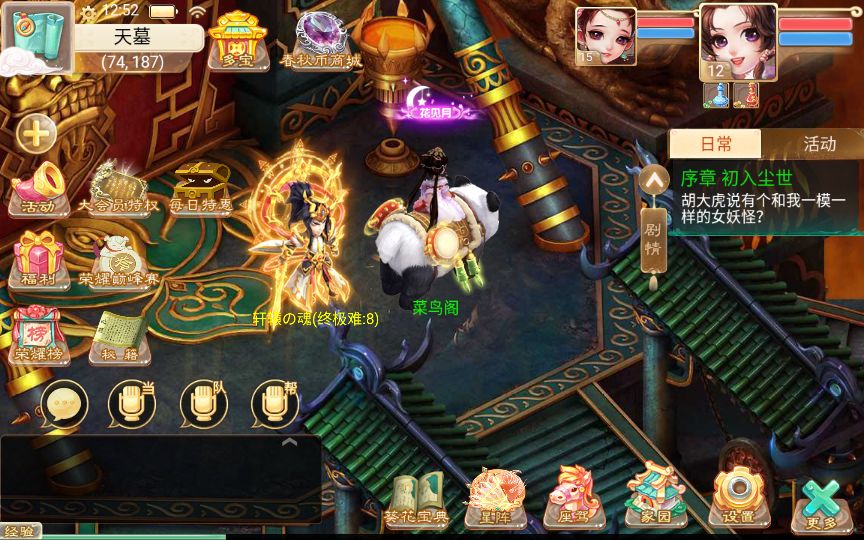Viewport: 864px width, 540px height.
Task: Open the 荣耀榜 ranking board
Action: 39,333
